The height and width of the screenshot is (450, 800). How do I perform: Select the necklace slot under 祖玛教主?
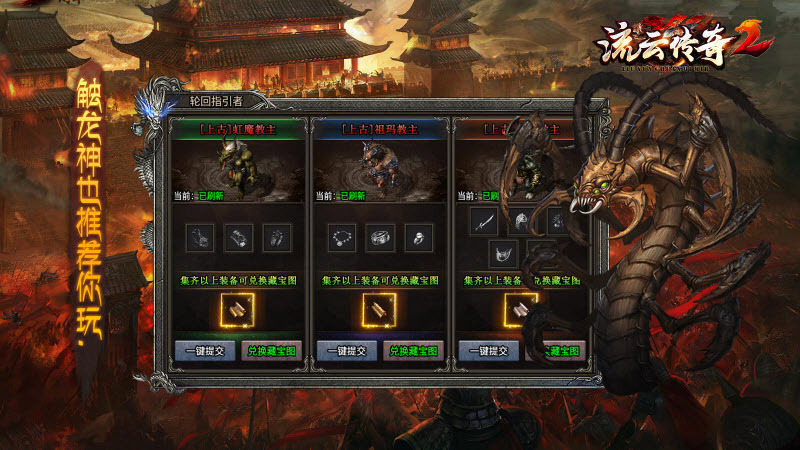pos(343,238)
